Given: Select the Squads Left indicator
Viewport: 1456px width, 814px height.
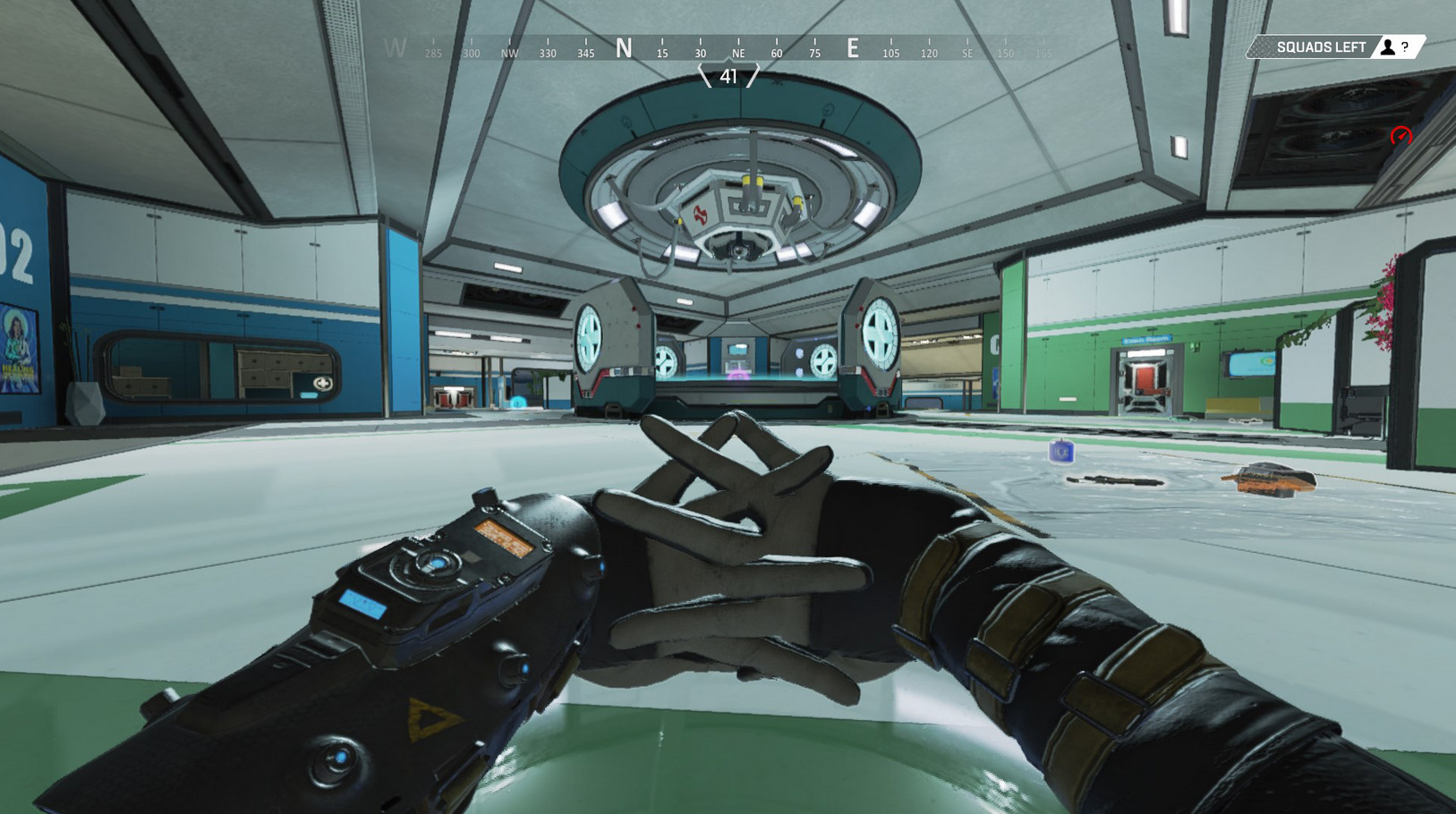Looking at the screenshot, I should [1334, 47].
